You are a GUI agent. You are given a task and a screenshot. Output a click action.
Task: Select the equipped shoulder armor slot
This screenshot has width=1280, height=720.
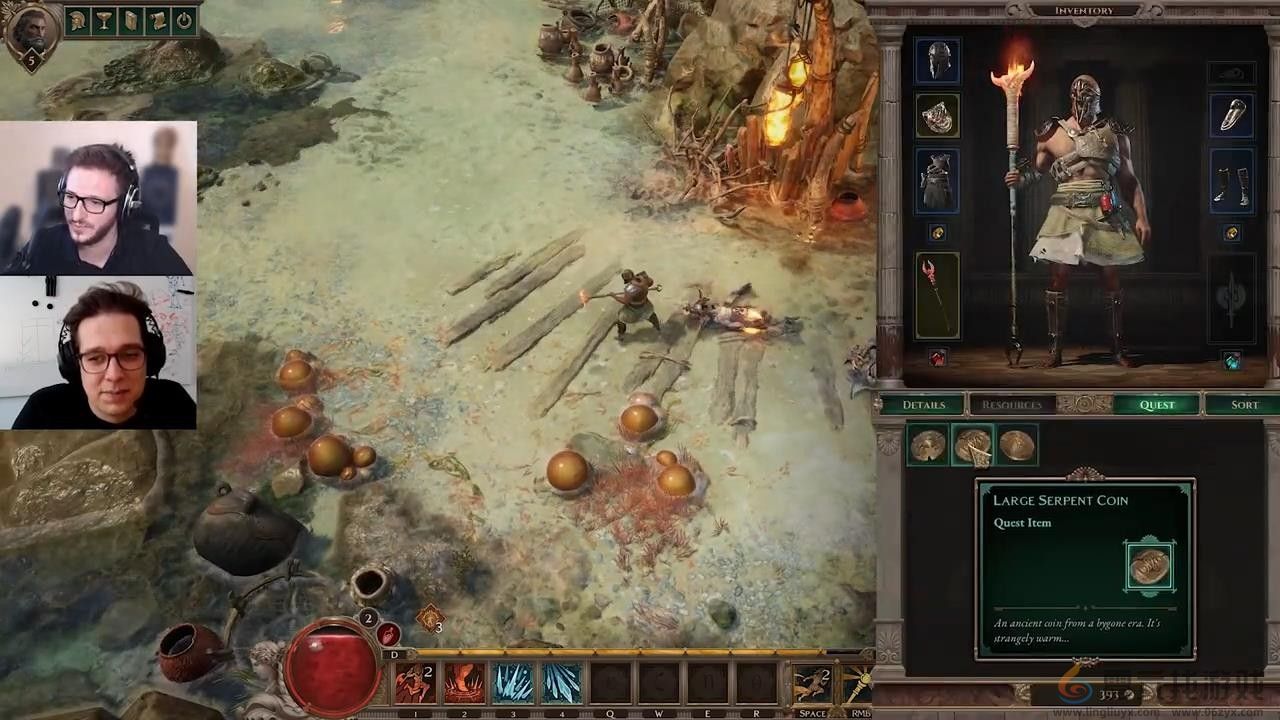937,116
